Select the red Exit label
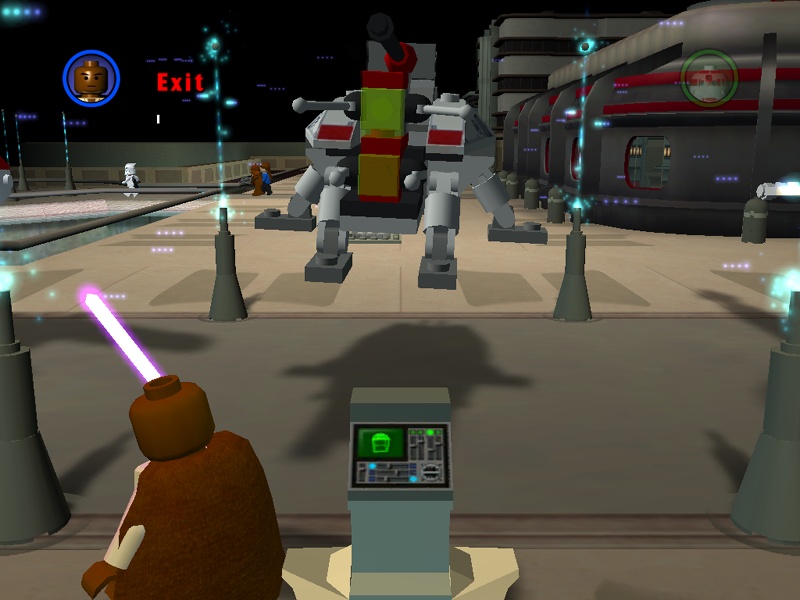Viewport: 800px width, 600px height. click(x=180, y=82)
